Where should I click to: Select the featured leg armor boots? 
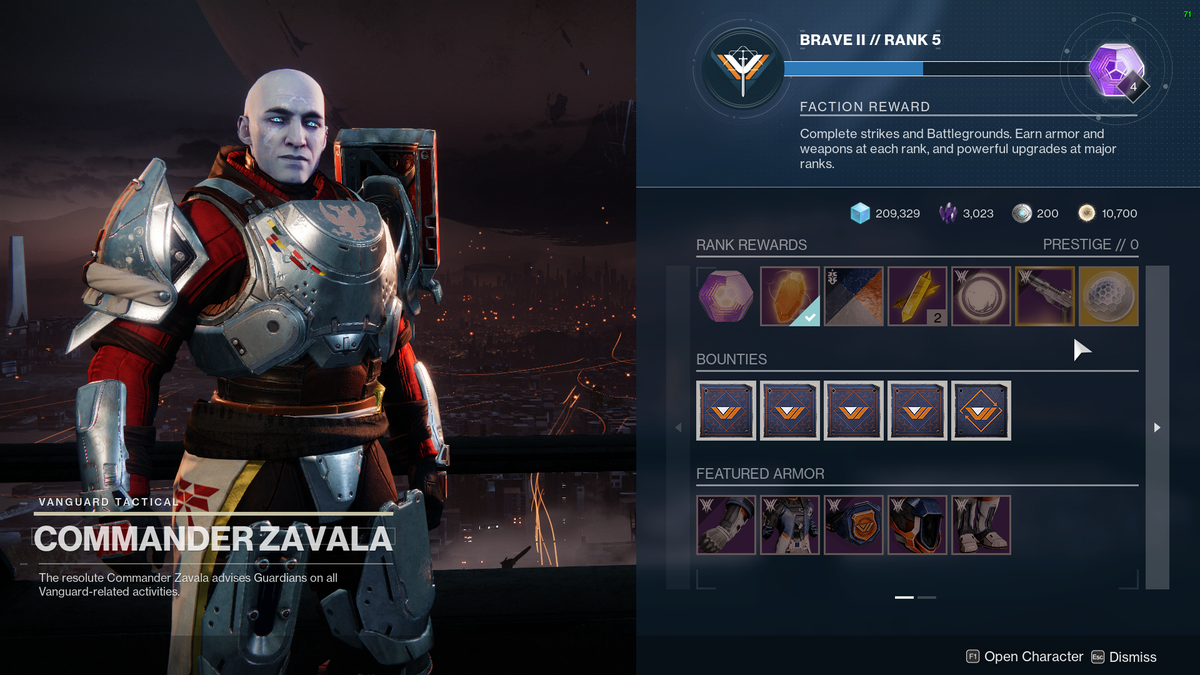pyautogui.click(x=981, y=525)
